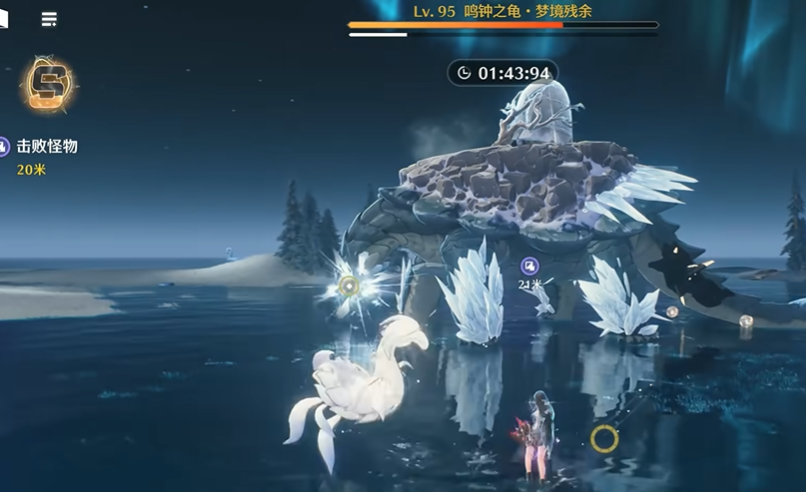806x492 pixels.
Task: Click the purple quest marker showing 24米
Action: [530, 266]
